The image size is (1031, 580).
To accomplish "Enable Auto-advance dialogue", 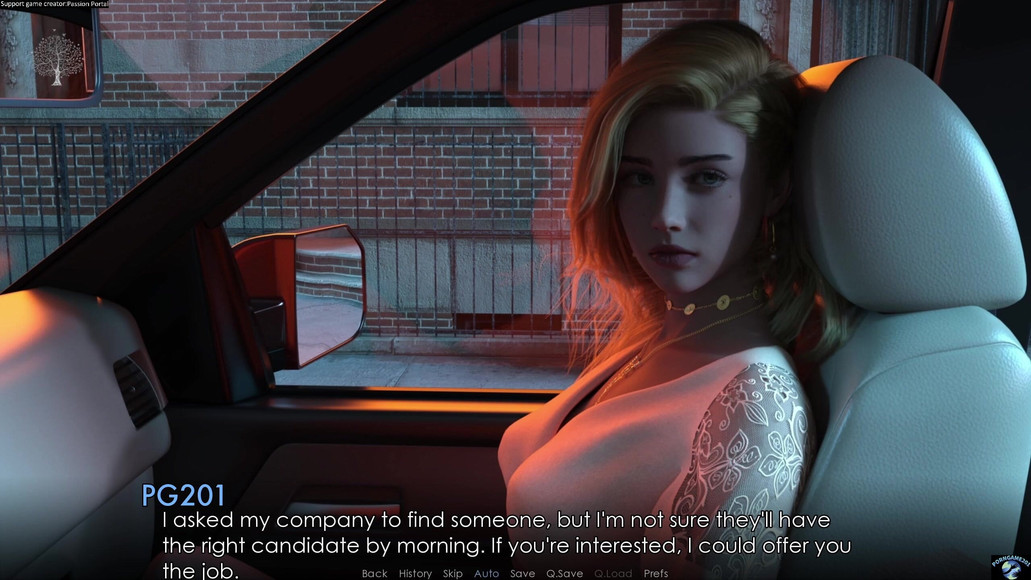I will pyautogui.click(x=486, y=573).
